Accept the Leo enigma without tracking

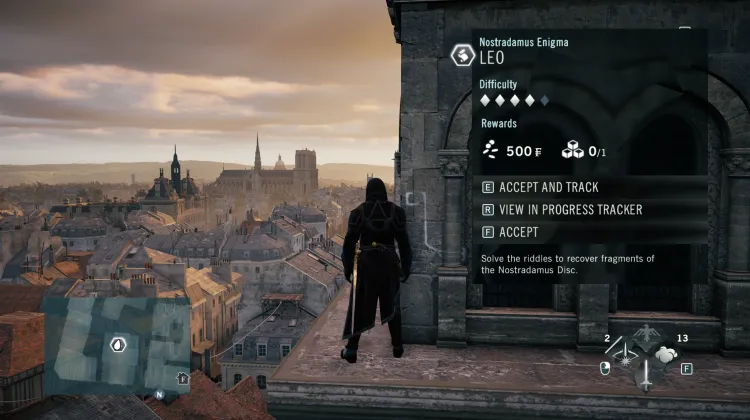518,232
